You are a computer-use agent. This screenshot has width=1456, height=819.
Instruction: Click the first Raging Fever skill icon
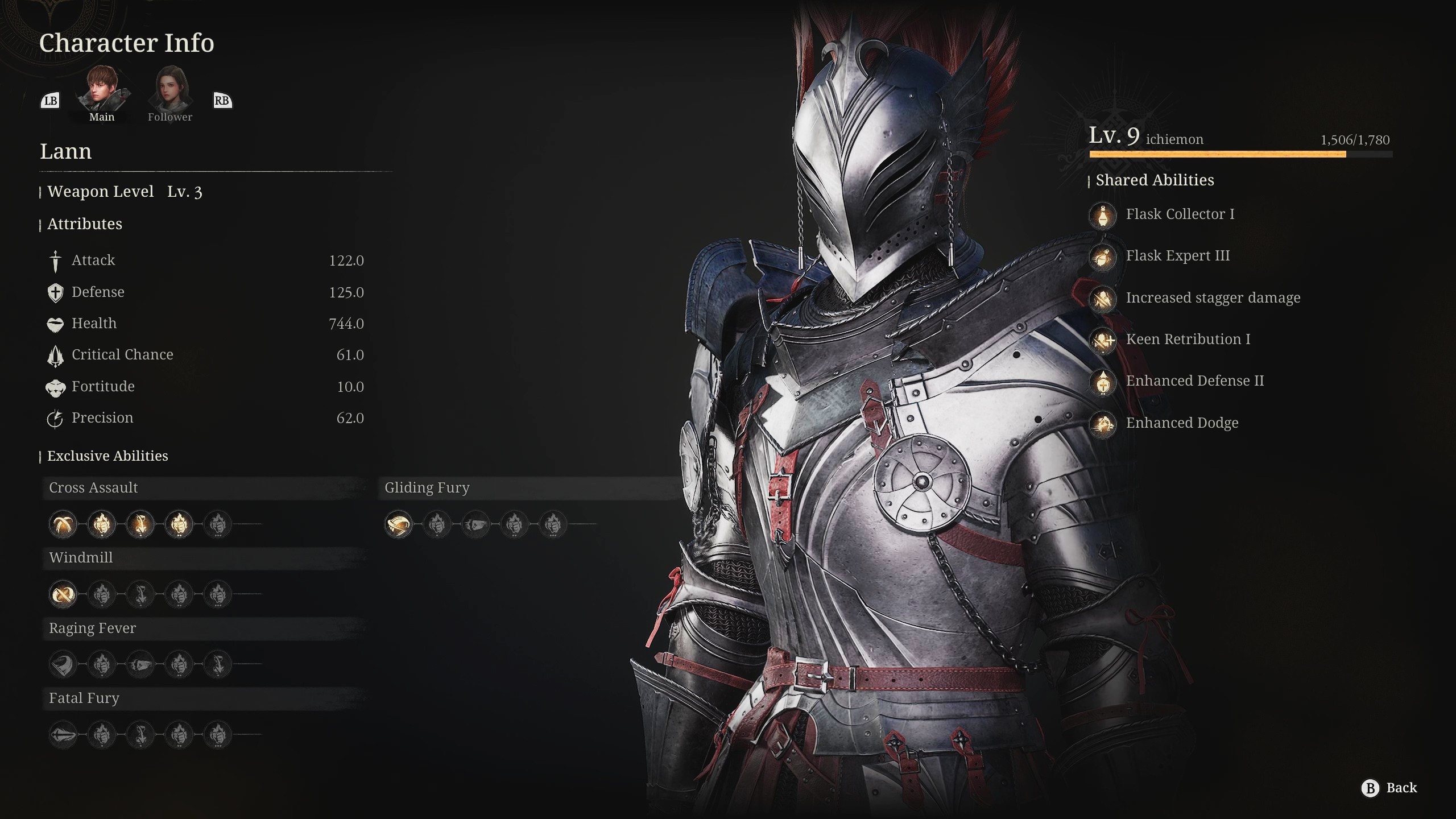(63, 664)
